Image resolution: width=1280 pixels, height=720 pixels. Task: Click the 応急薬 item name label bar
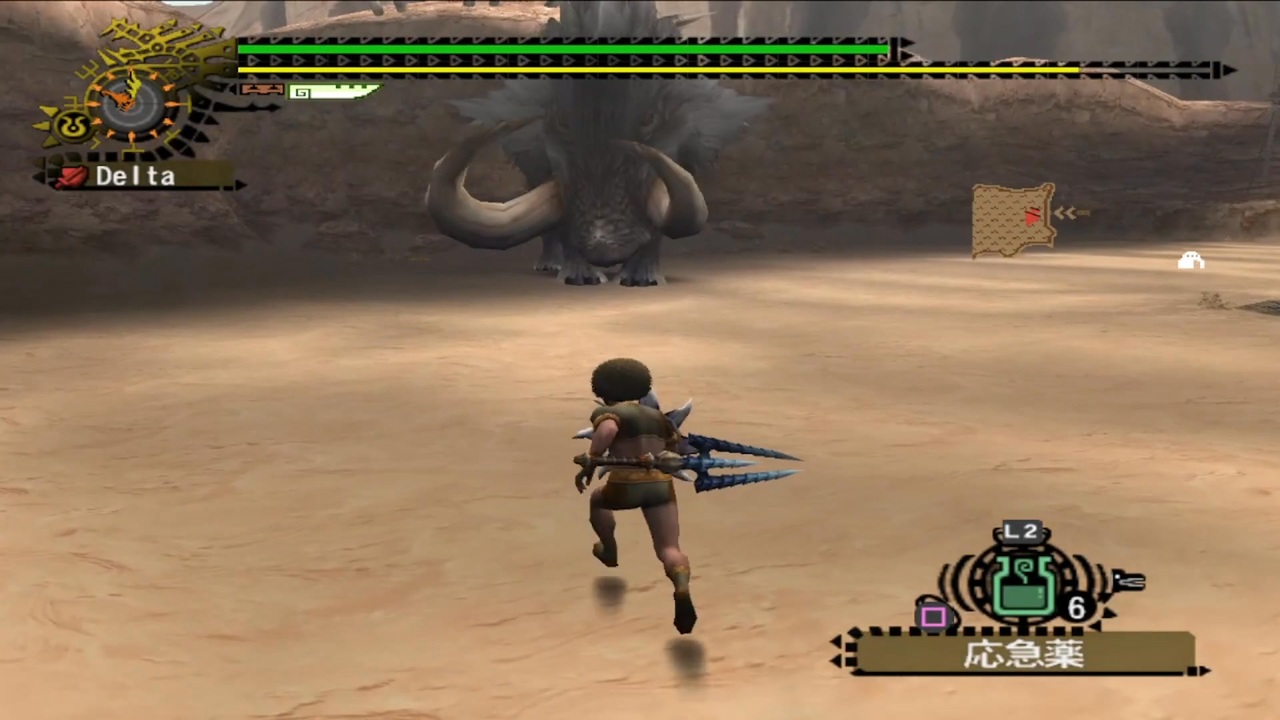click(x=1025, y=652)
